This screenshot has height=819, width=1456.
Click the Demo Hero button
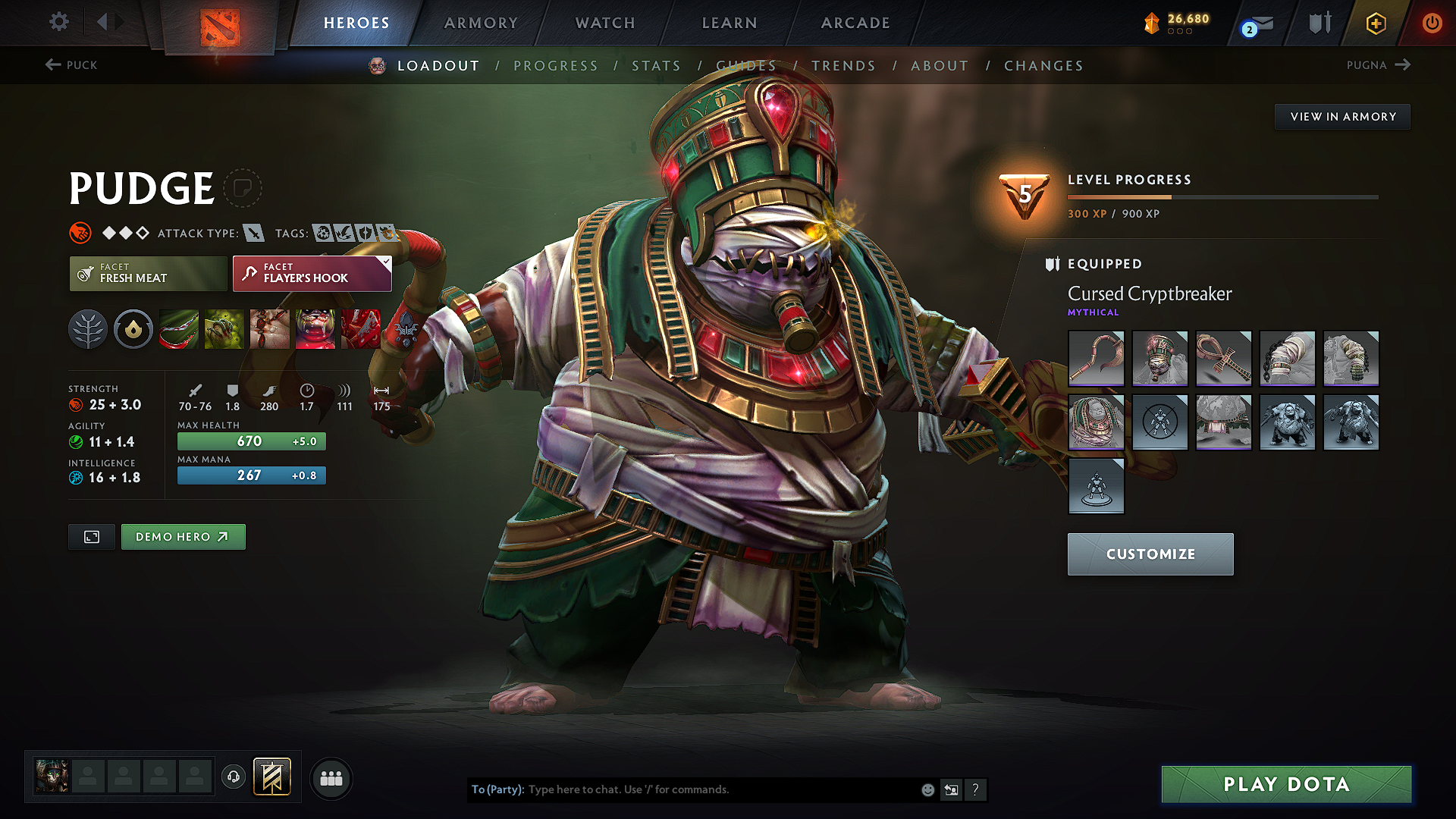(x=183, y=537)
